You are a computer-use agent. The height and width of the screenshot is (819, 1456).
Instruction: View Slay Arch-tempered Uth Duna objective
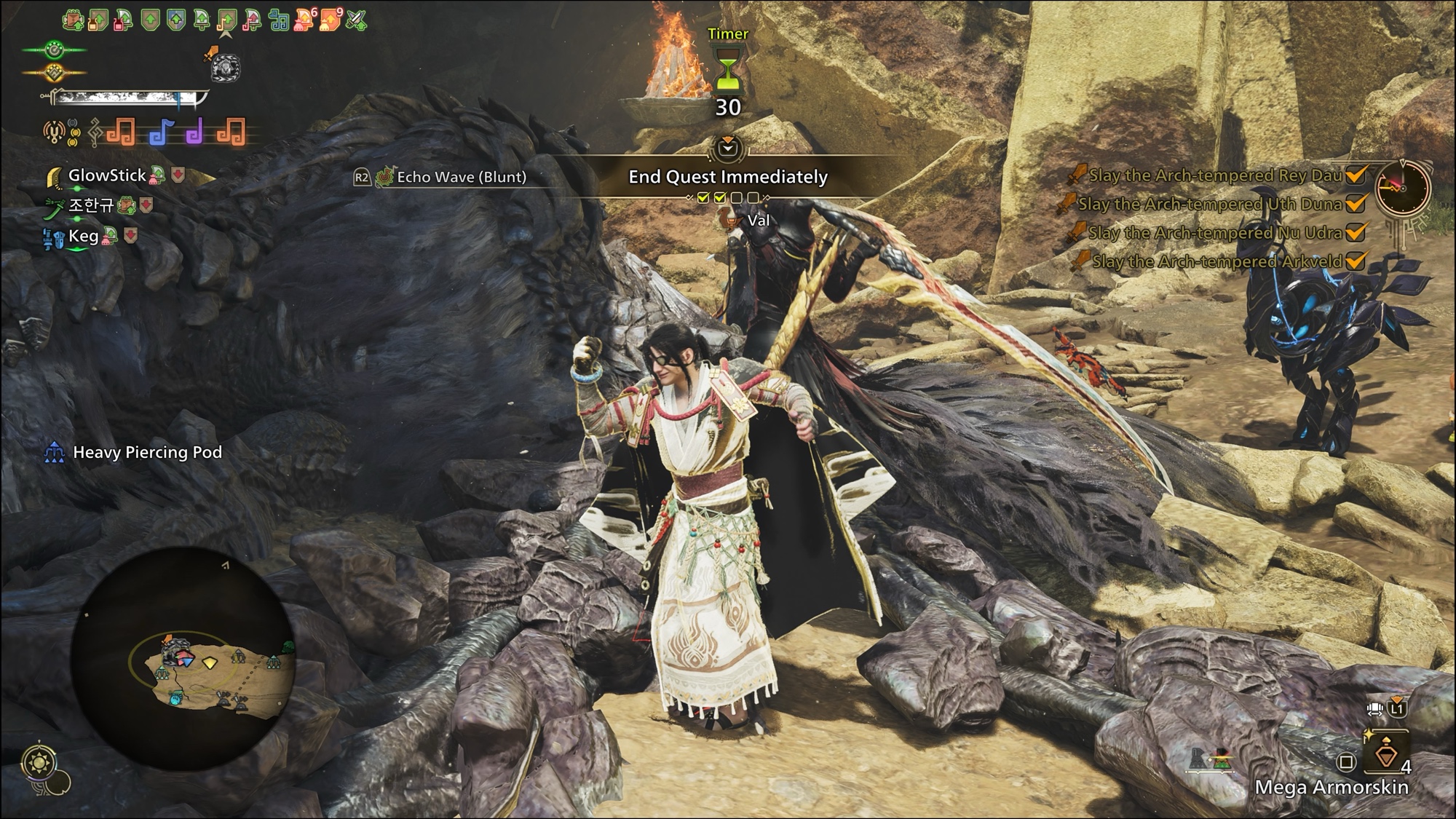[1209, 205]
